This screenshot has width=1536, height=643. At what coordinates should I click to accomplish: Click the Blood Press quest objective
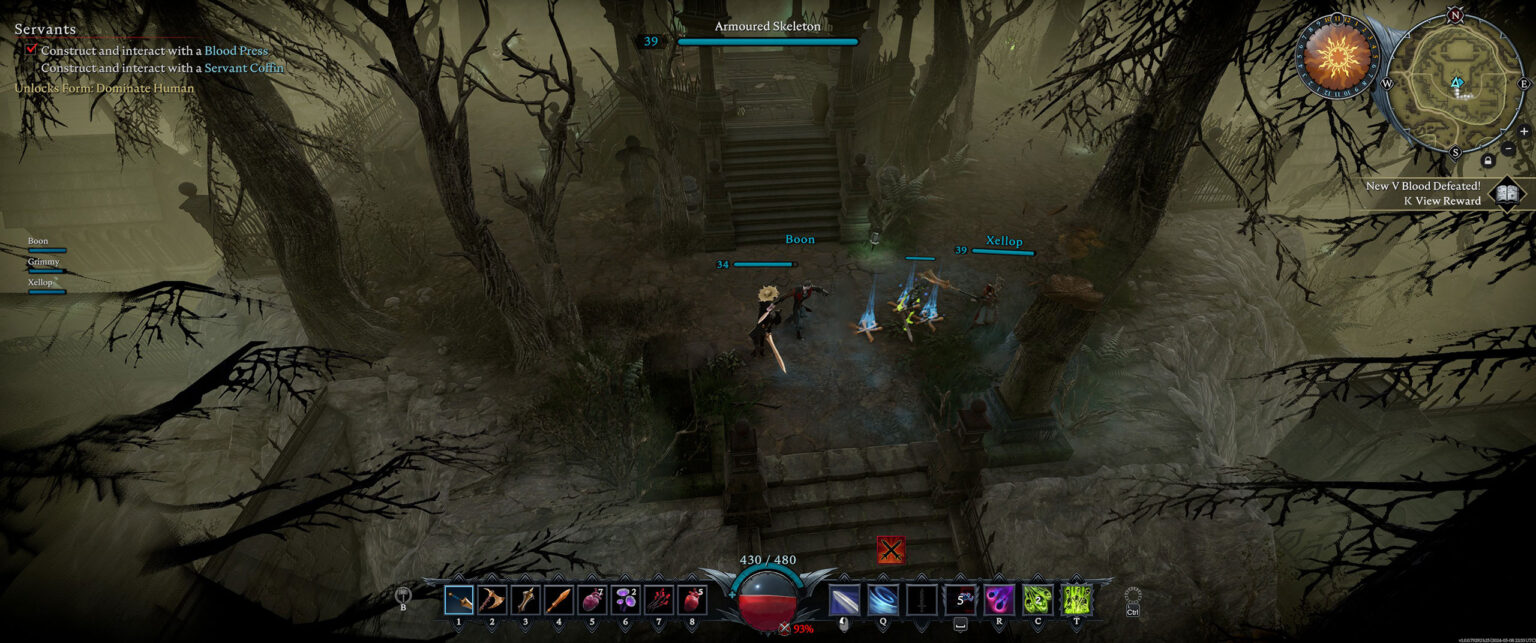236,51
